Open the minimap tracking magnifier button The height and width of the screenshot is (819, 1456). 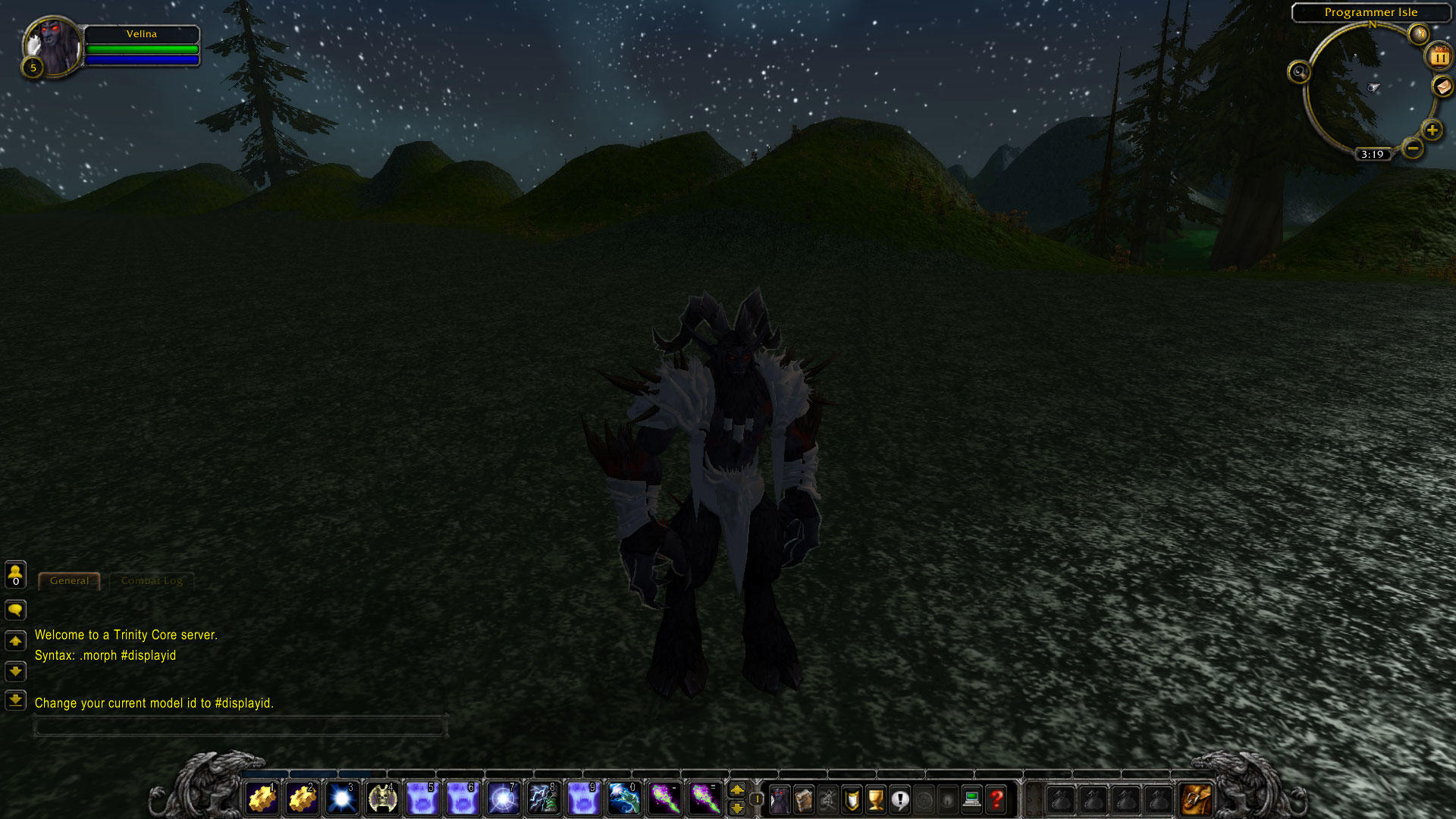(1299, 72)
